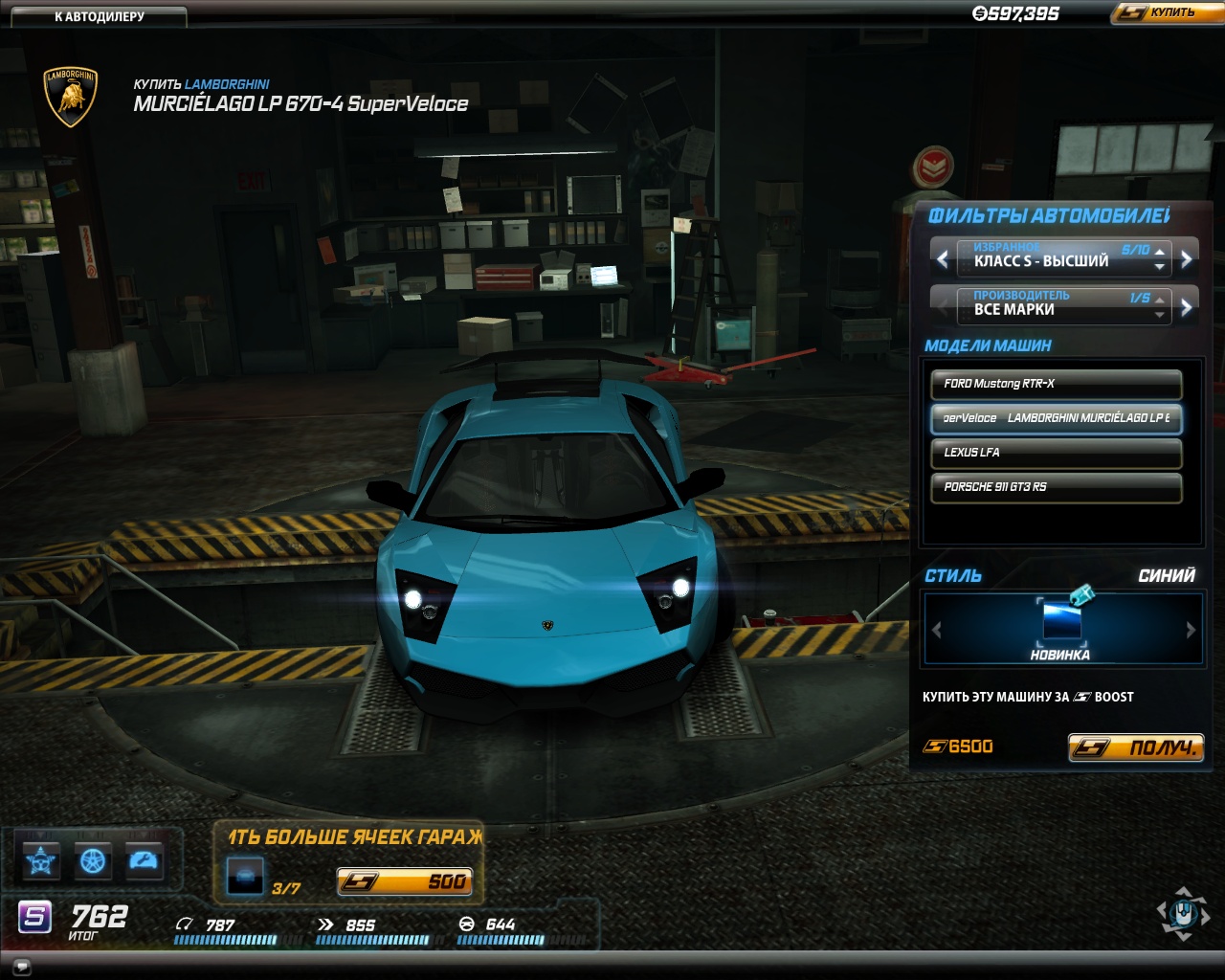Show next car style

pos(1191,630)
